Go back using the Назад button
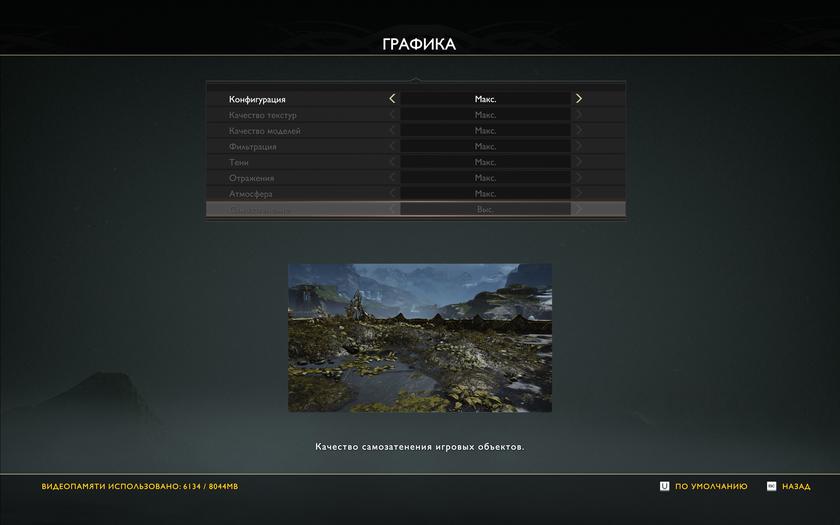The image size is (840, 525). coord(789,487)
